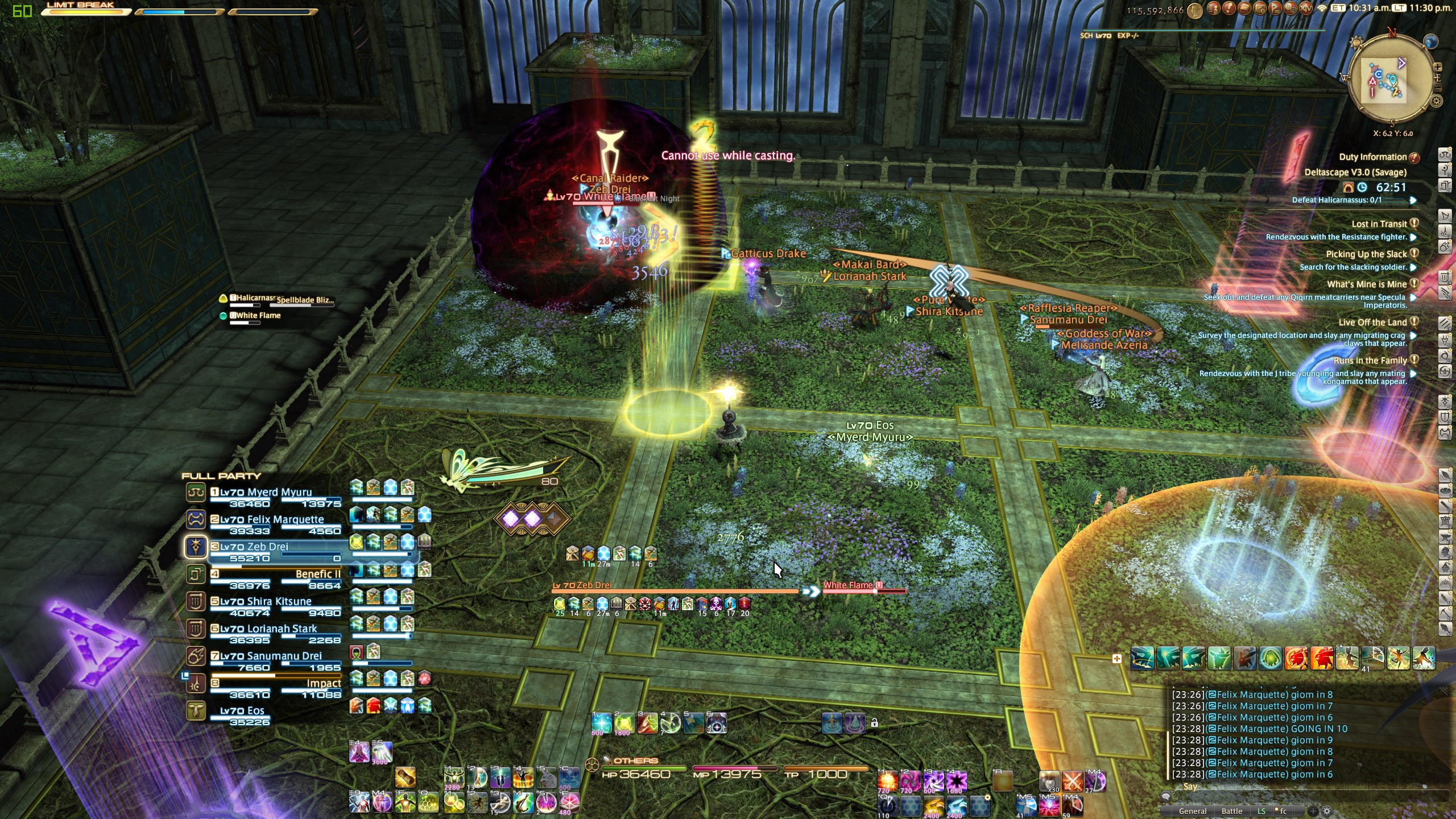The height and width of the screenshot is (819, 1456).
Task: Select Felix Marquette in the party list
Action: (272, 519)
